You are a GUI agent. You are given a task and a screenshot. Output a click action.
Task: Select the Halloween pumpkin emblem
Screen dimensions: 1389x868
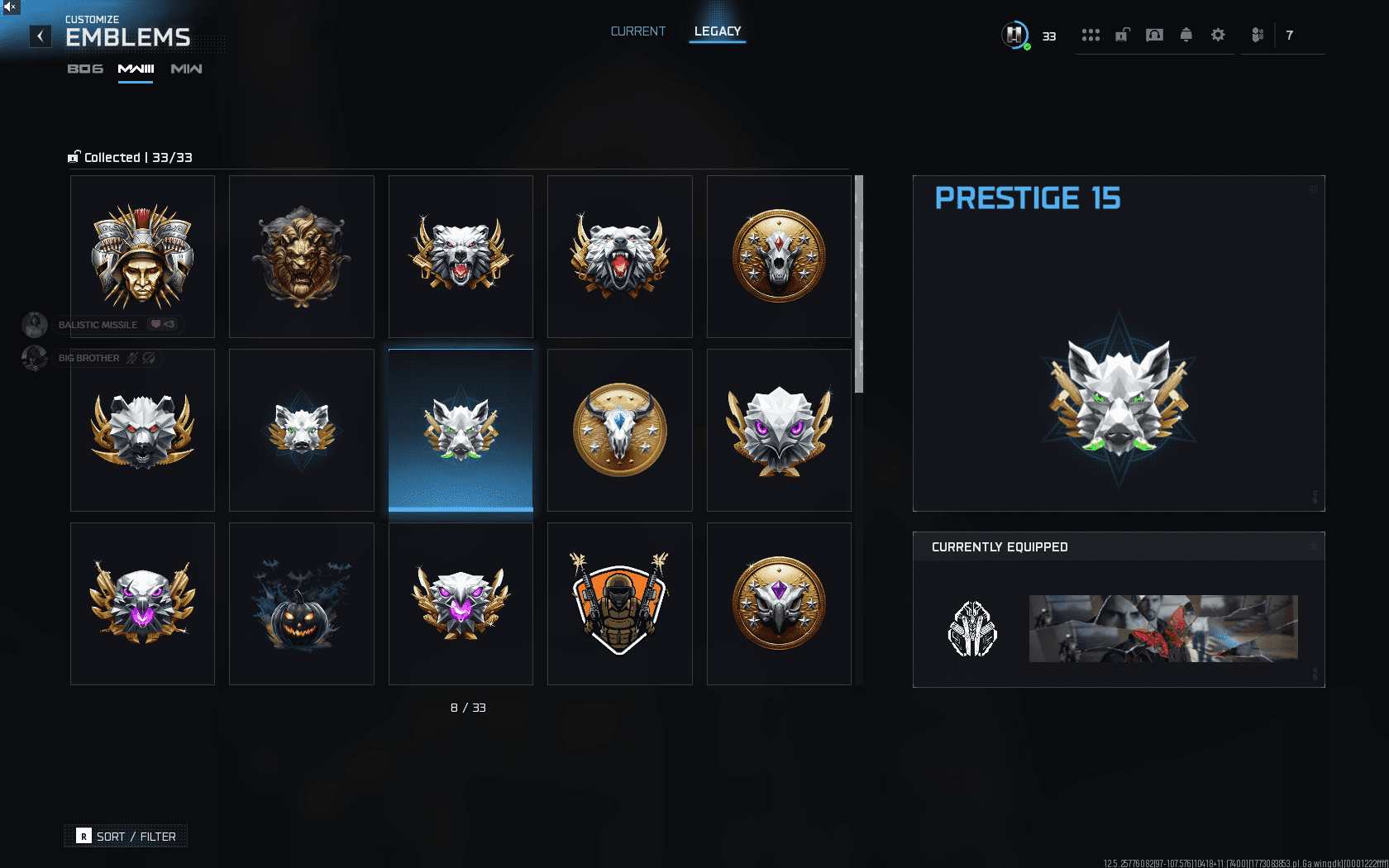(301, 603)
